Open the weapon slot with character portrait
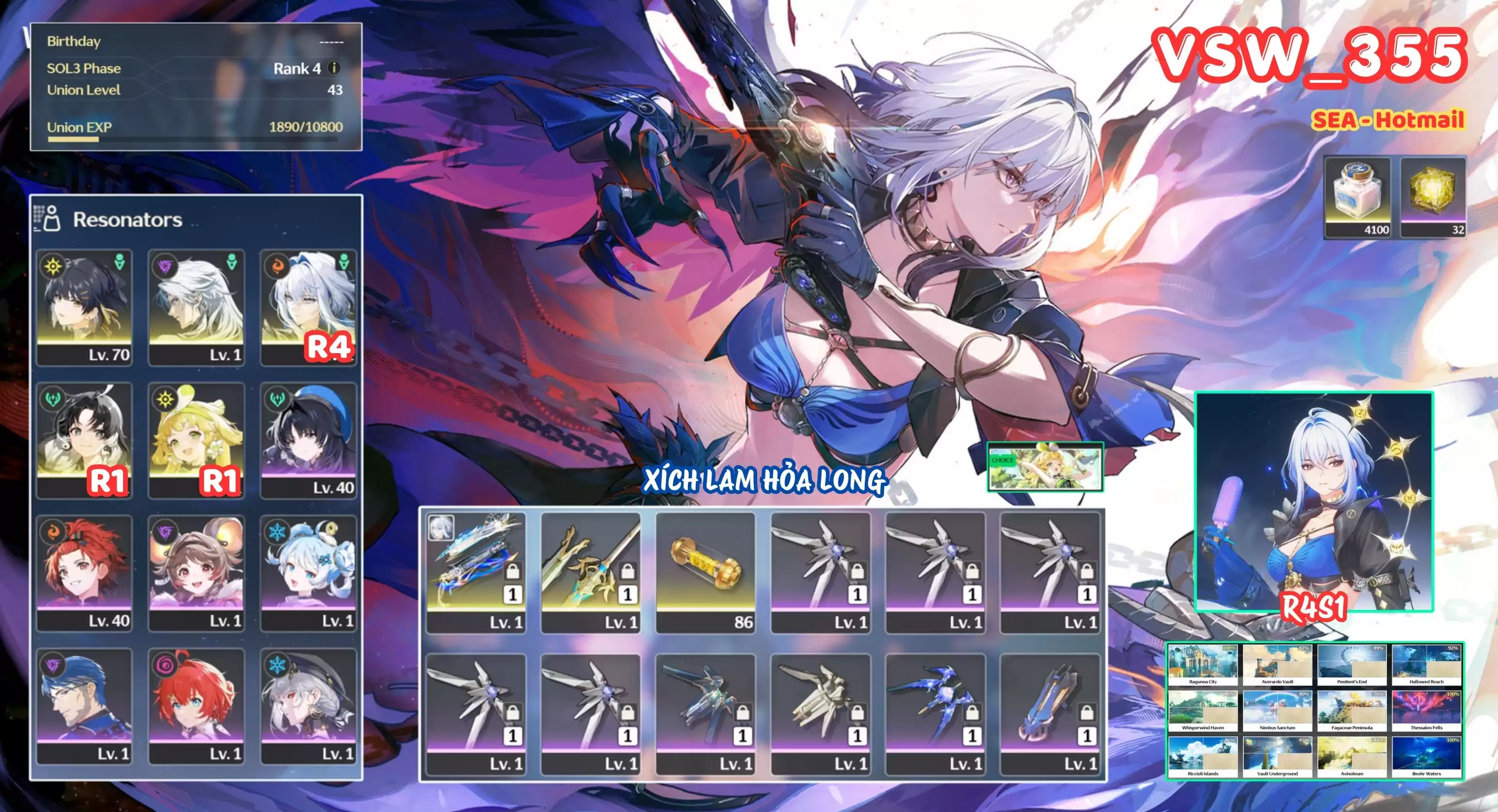 click(x=476, y=572)
